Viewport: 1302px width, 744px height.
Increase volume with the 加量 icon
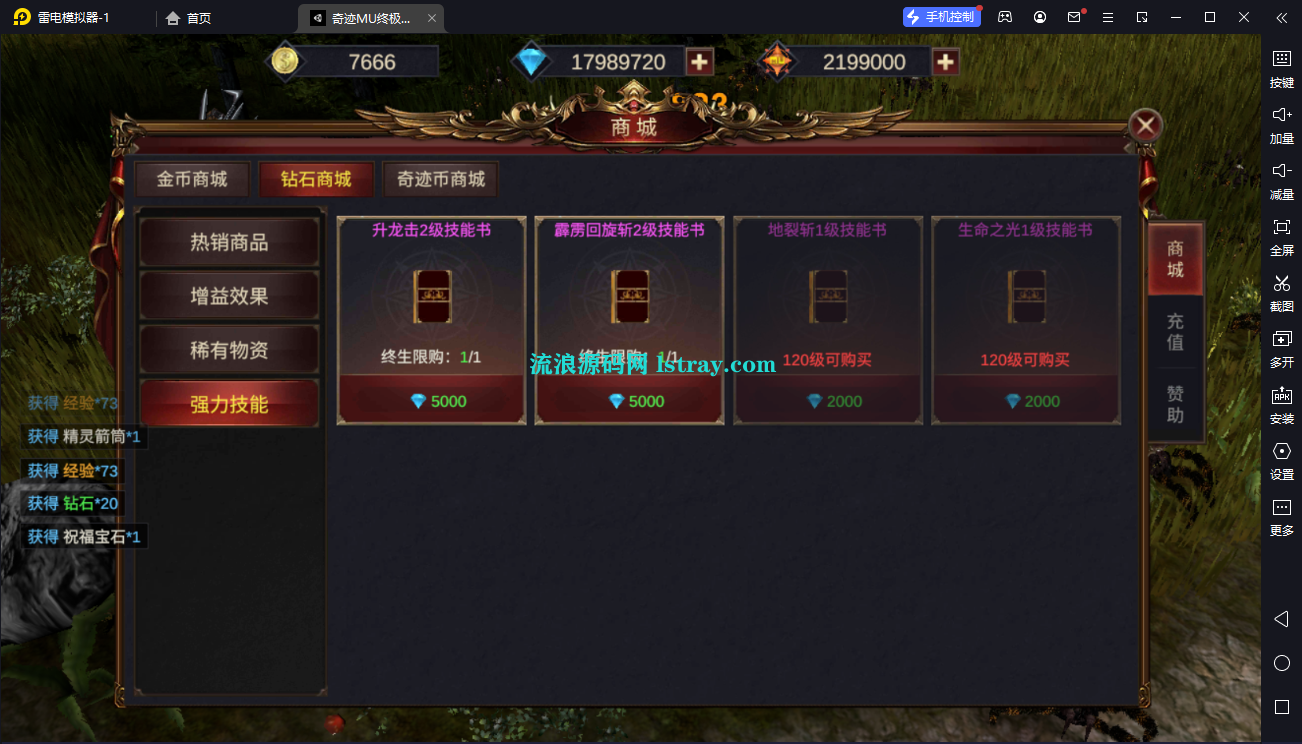(x=1281, y=123)
